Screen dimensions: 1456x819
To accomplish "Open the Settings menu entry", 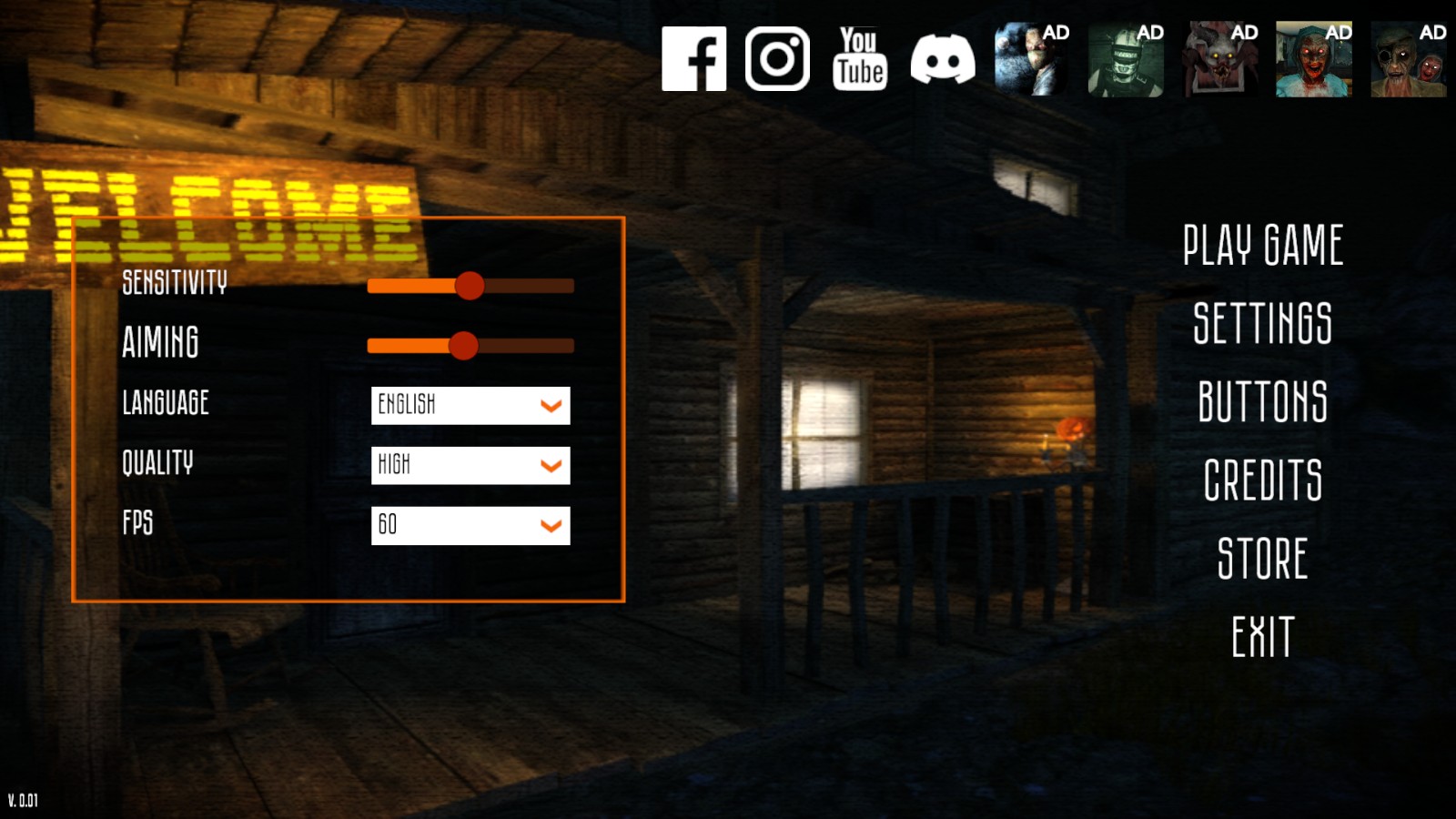I will 1262,324.
